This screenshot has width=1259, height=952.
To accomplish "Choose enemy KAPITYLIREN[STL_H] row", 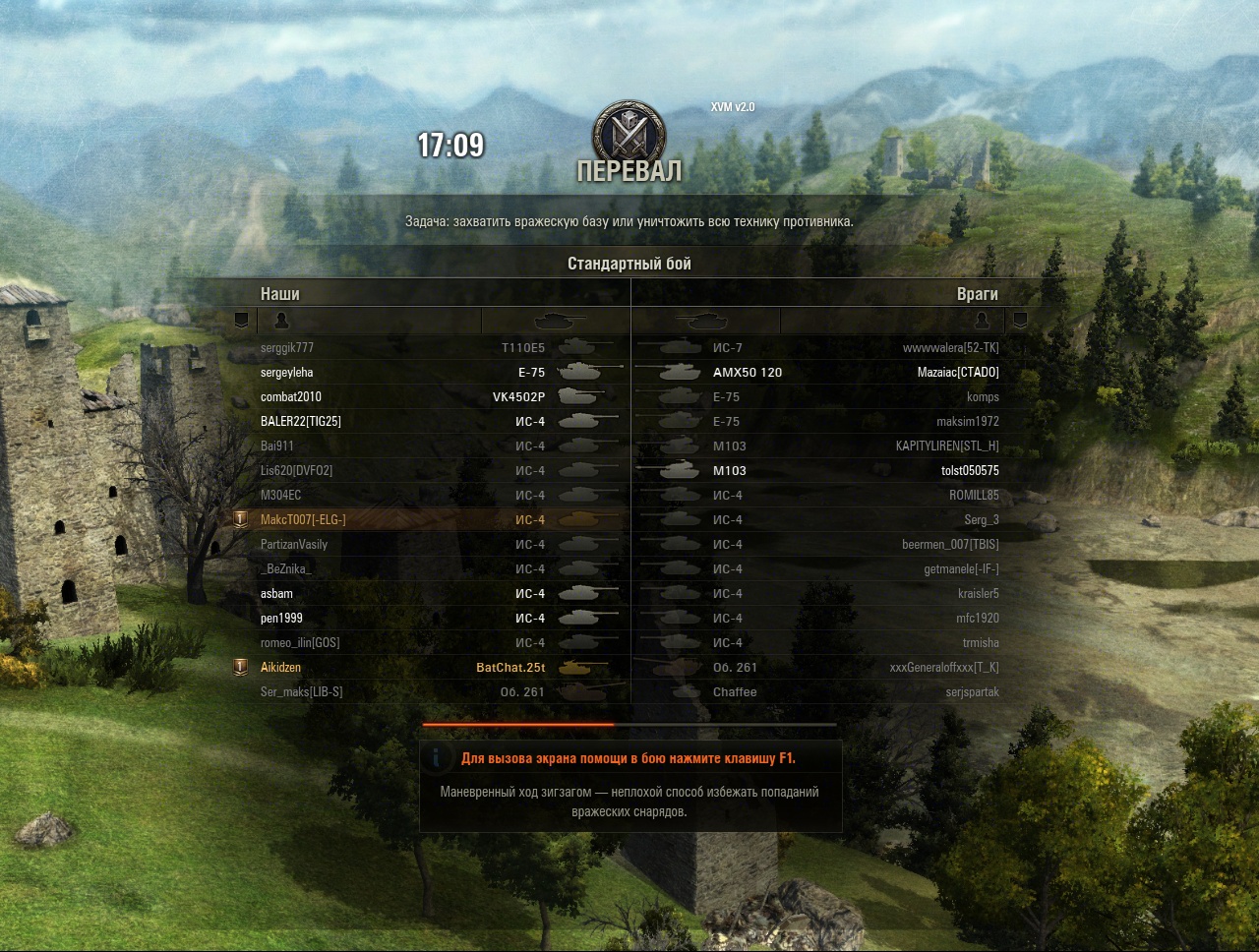I will click(946, 446).
